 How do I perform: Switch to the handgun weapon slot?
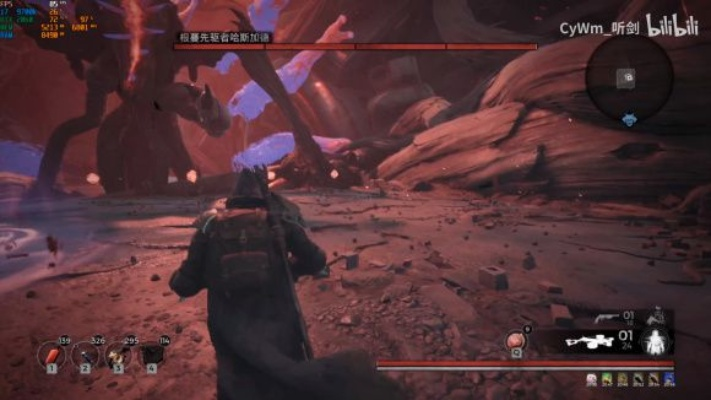(x=603, y=318)
